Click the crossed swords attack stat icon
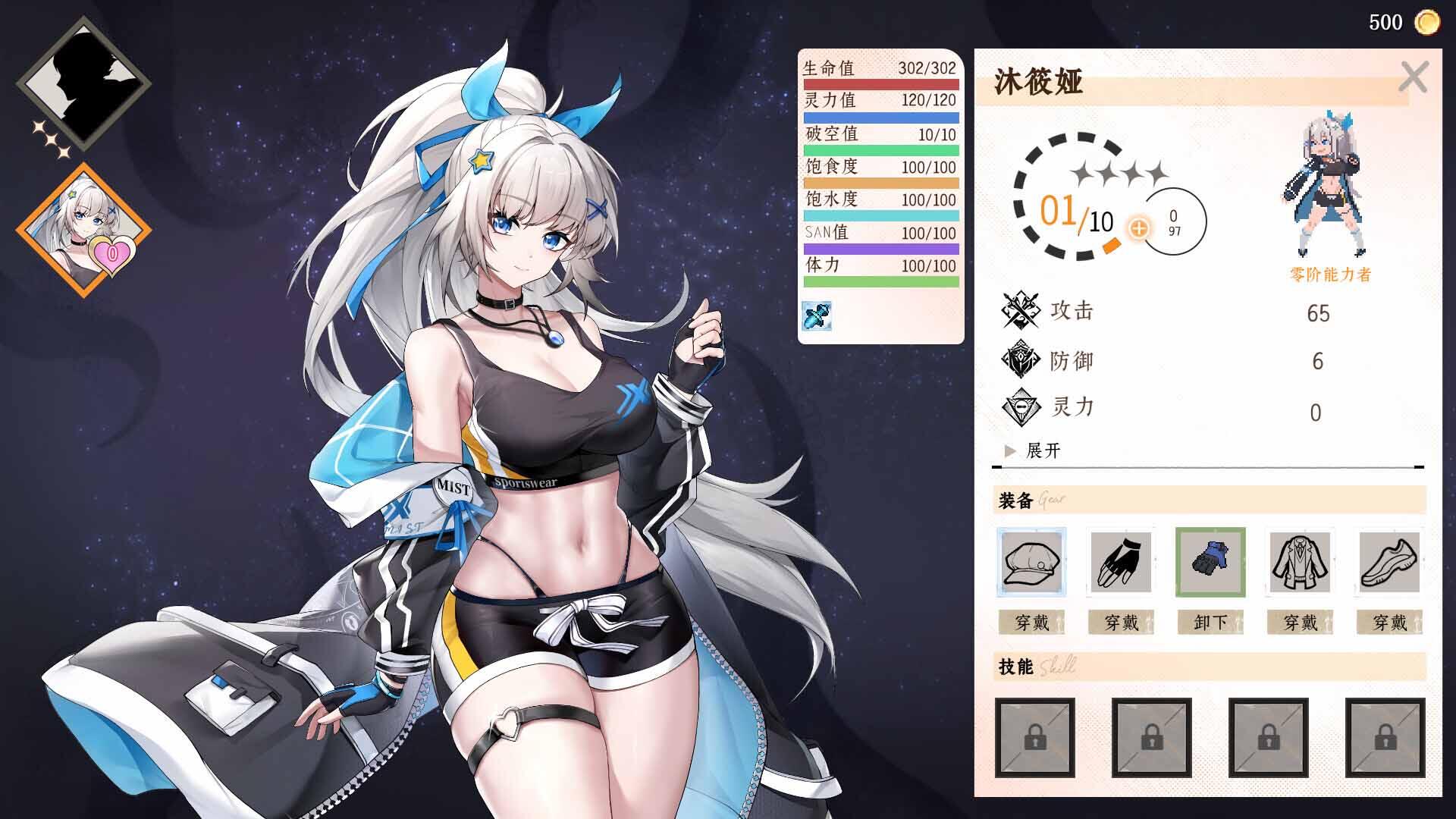1456x819 pixels. [x=1020, y=309]
